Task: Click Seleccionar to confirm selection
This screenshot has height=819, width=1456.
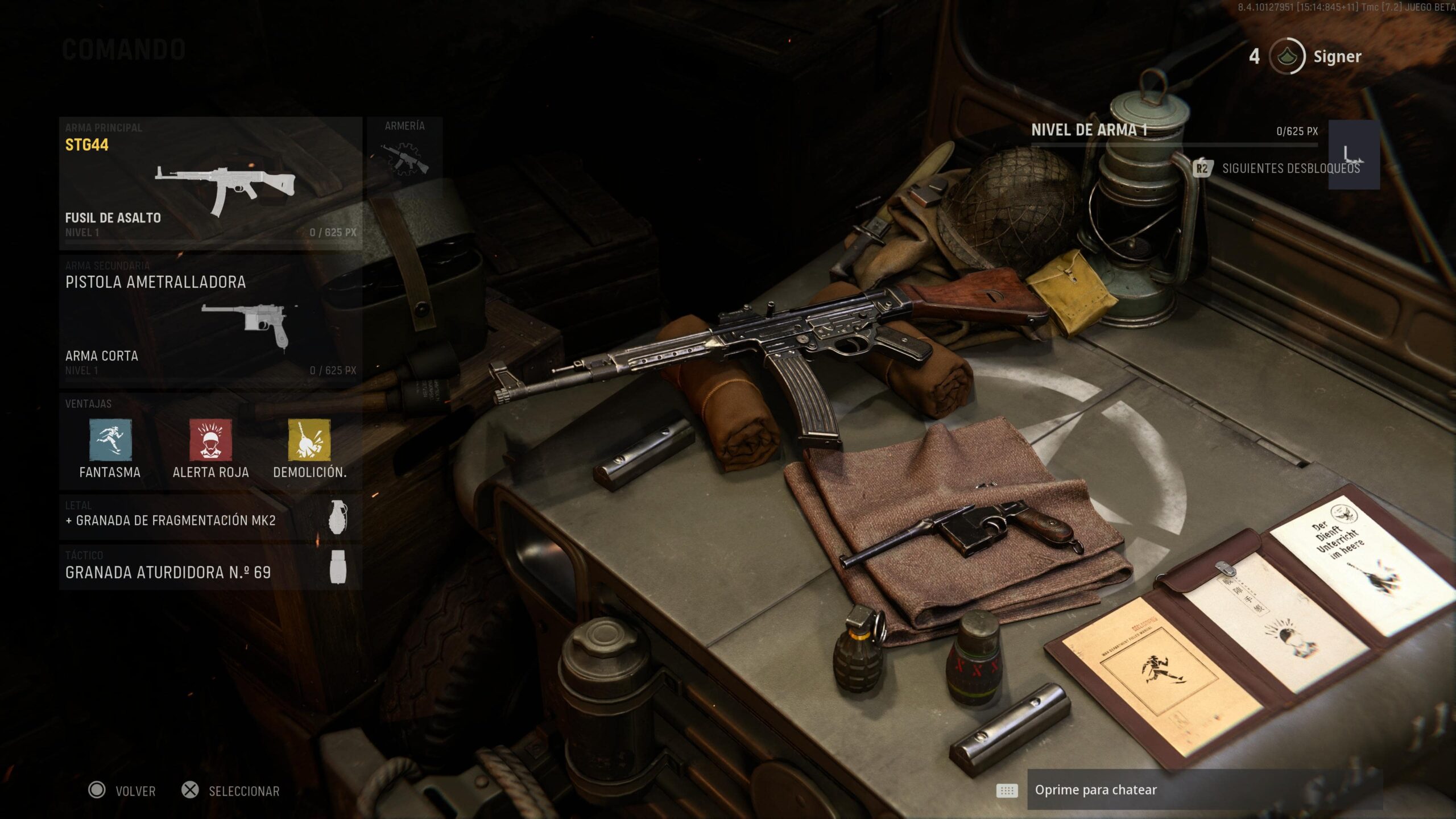Action: pos(233,791)
